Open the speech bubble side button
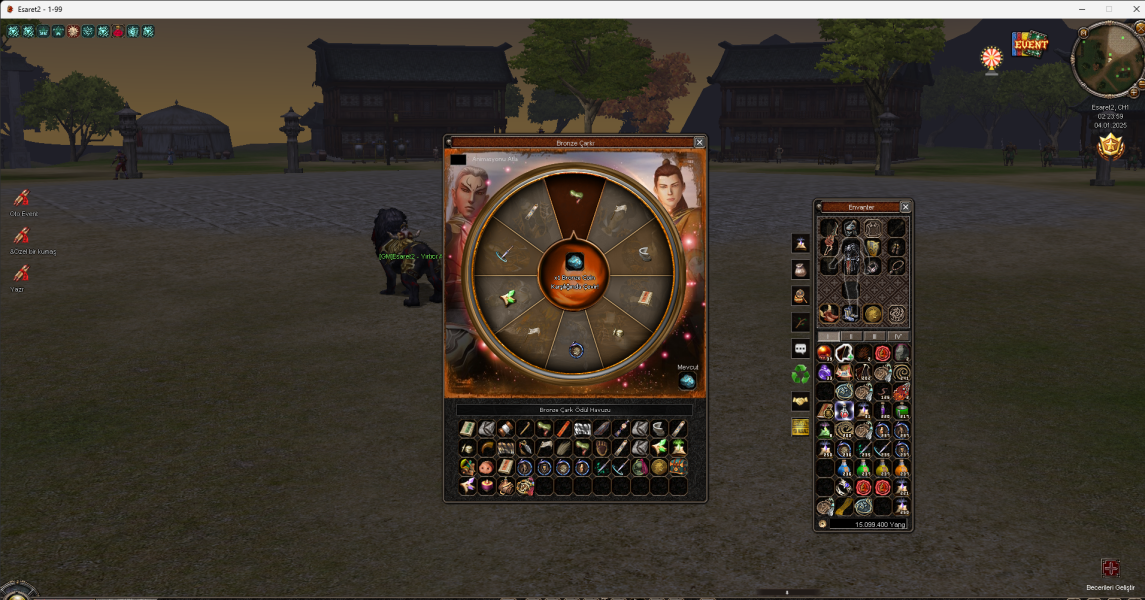Viewport: 1145px width, 600px height. (x=801, y=348)
